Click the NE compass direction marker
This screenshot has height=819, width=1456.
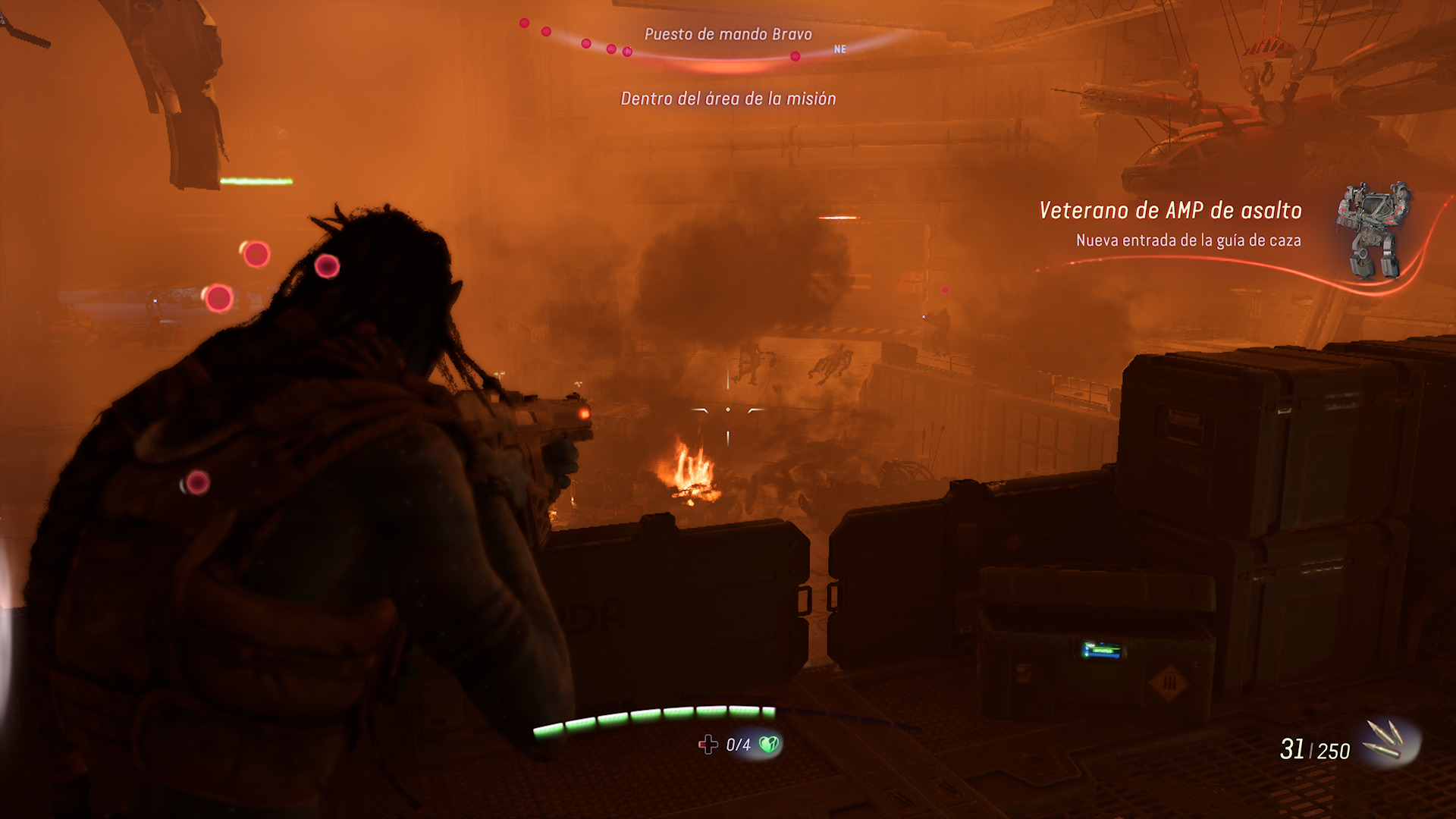click(837, 50)
